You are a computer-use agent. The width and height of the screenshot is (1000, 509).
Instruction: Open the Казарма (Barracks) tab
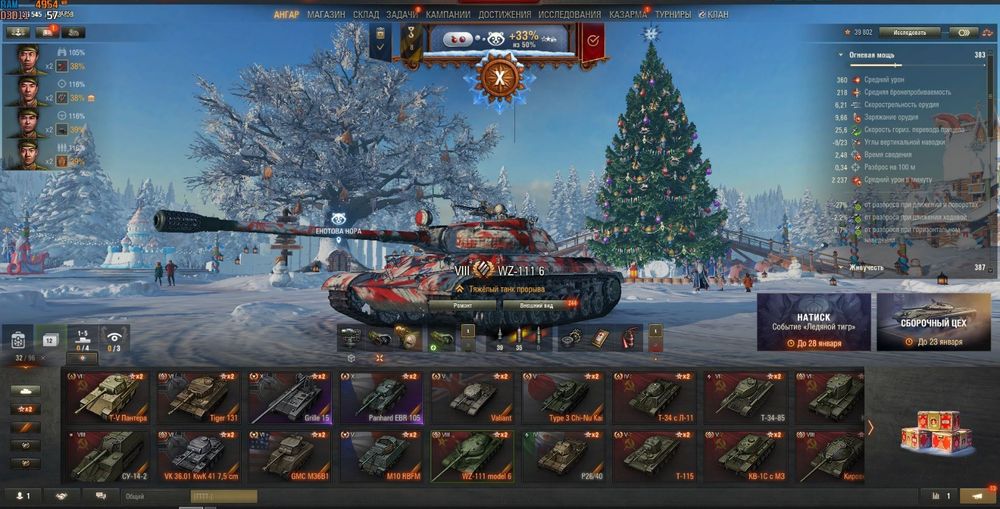(627, 15)
